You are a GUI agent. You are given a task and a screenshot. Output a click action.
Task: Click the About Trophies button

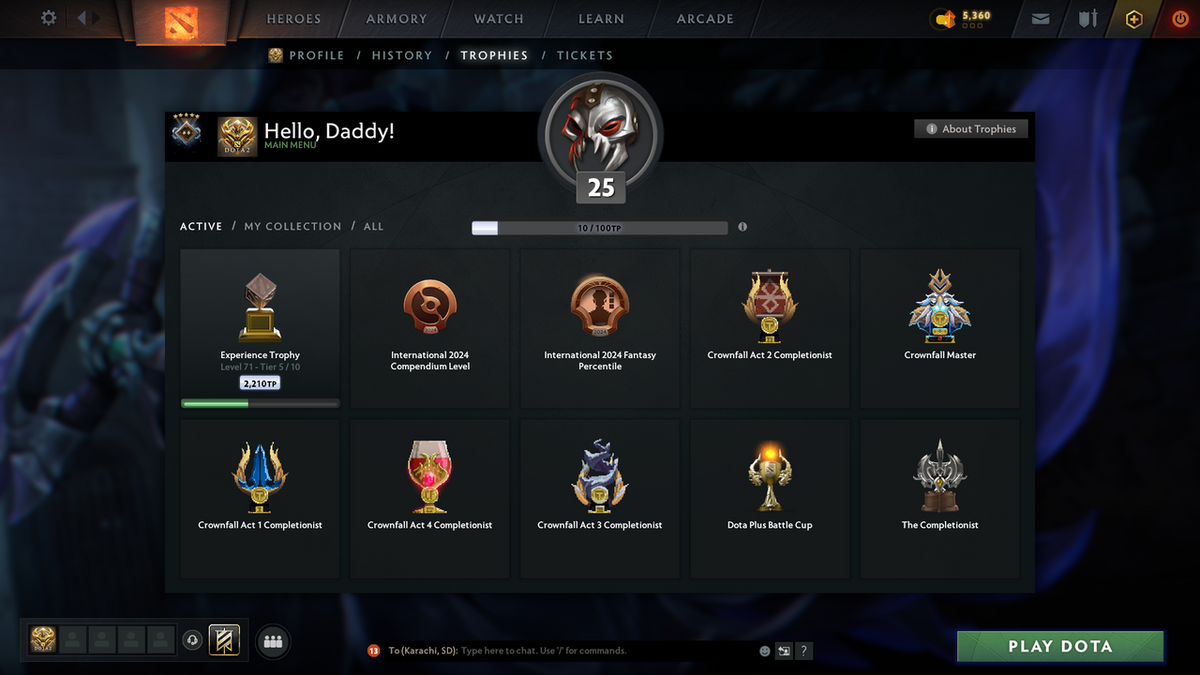click(970, 129)
